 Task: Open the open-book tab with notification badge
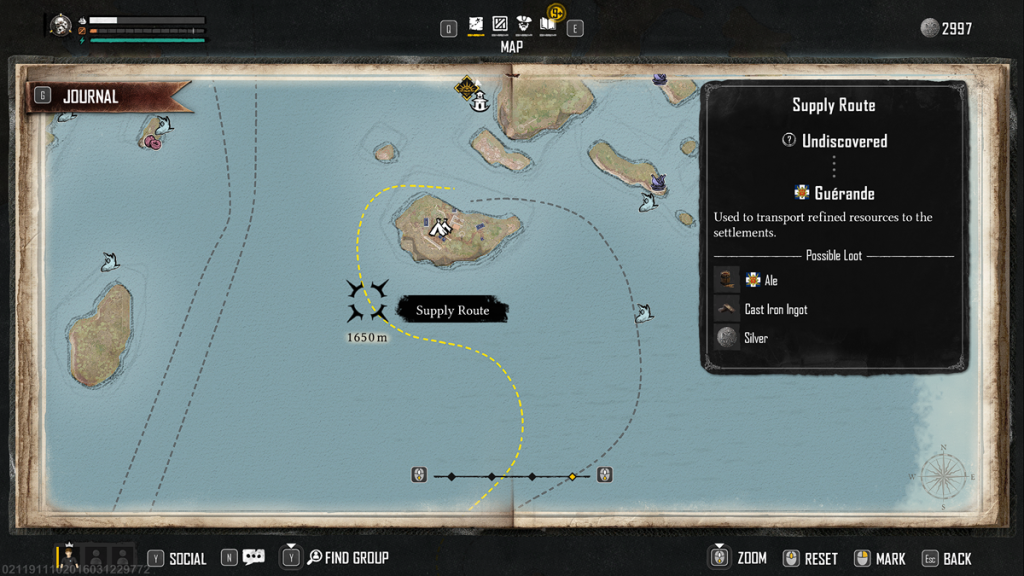pyautogui.click(x=548, y=24)
